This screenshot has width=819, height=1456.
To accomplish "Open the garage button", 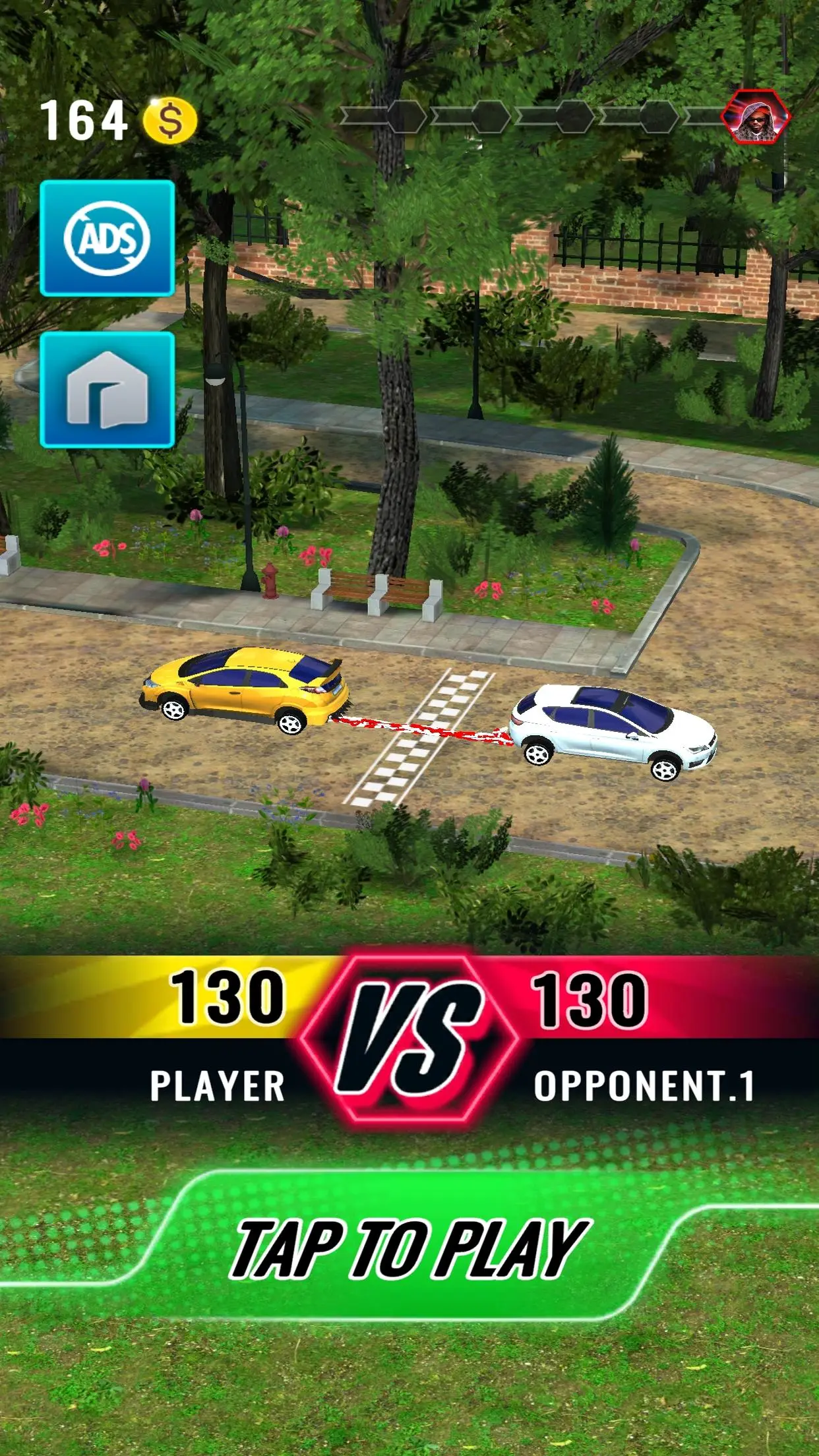I will point(107,390).
